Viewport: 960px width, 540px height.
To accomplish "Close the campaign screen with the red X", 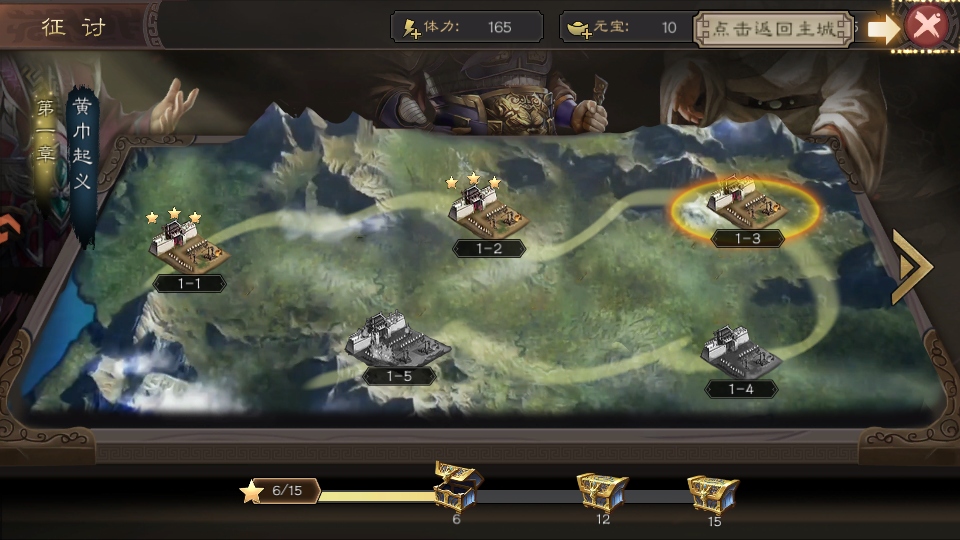I will [x=926, y=27].
